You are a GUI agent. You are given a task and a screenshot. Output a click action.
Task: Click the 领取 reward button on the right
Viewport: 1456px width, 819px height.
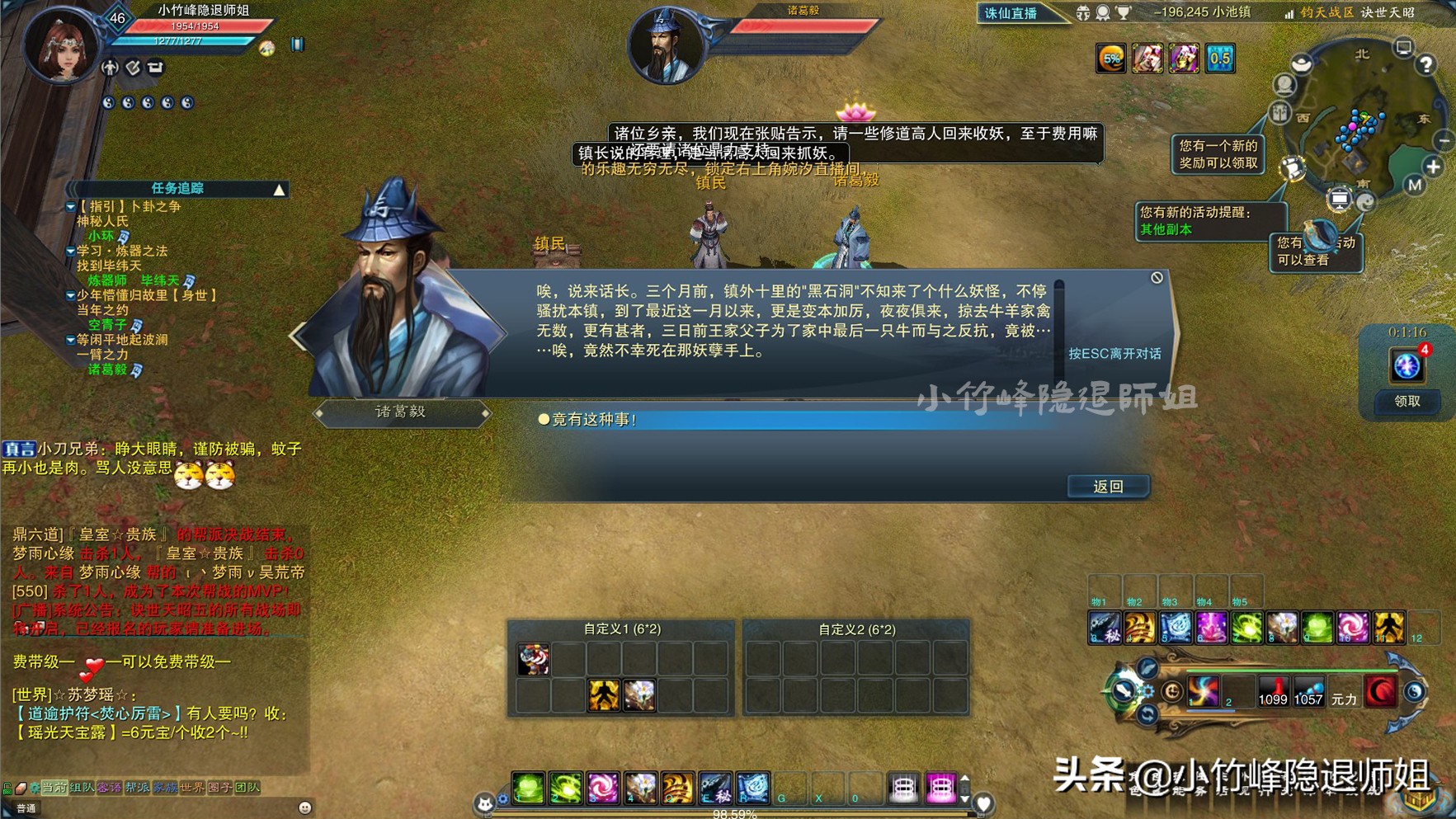pyautogui.click(x=1407, y=402)
